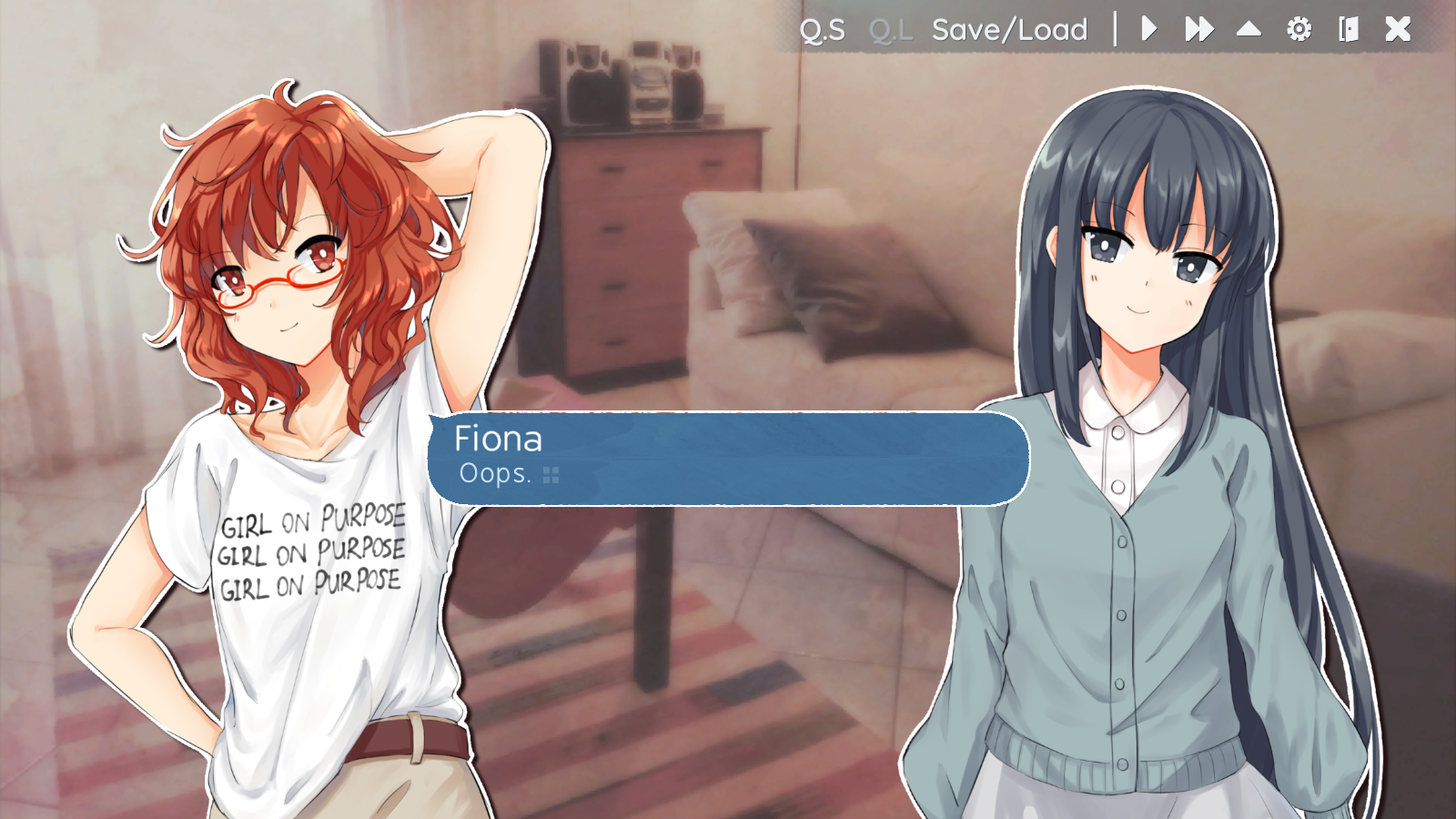This screenshot has height=819, width=1456.
Task: Click the exit-door icon on the toolbar
Action: pyautogui.click(x=1348, y=29)
